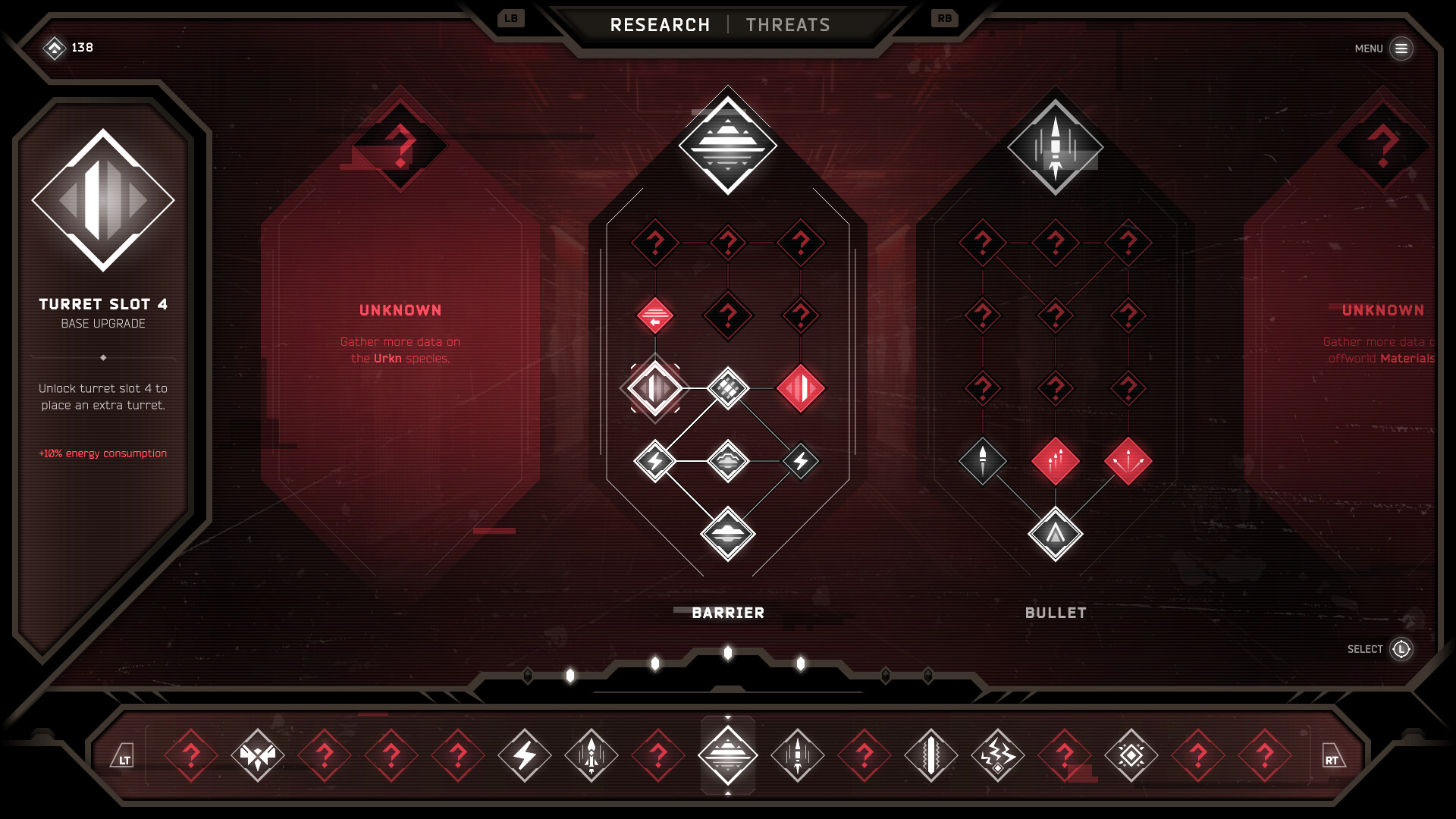The image size is (1456, 819).
Task: Select the rocket icon atop the Bullet tree
Action: [x=1054, y=144]
